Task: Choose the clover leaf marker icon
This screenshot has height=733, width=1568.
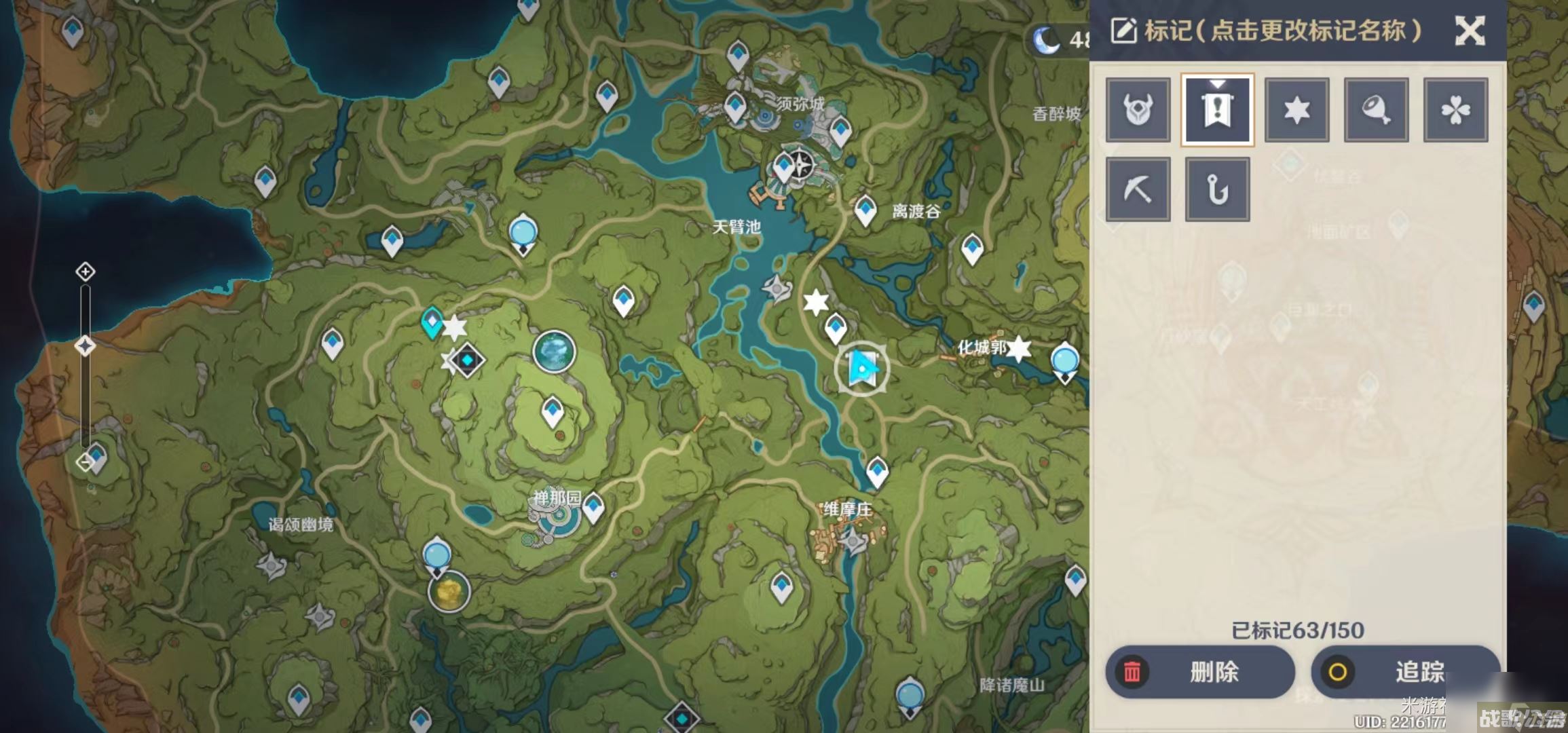Action: (1455, 110)
